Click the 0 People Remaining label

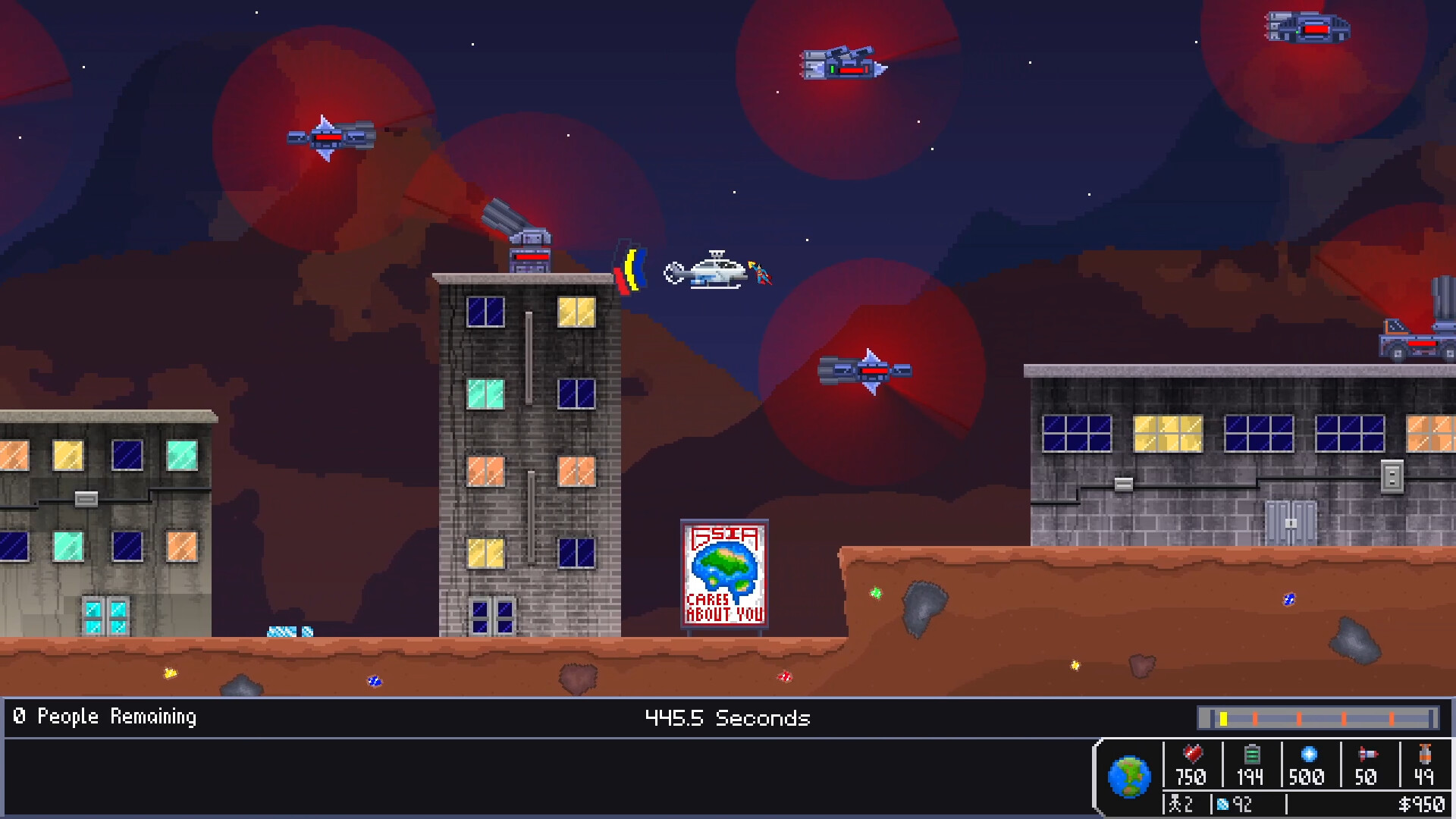point(103,716)
